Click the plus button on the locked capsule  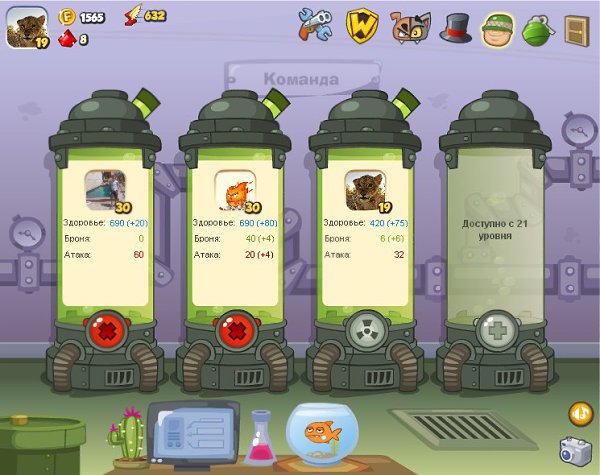point(494,331)
